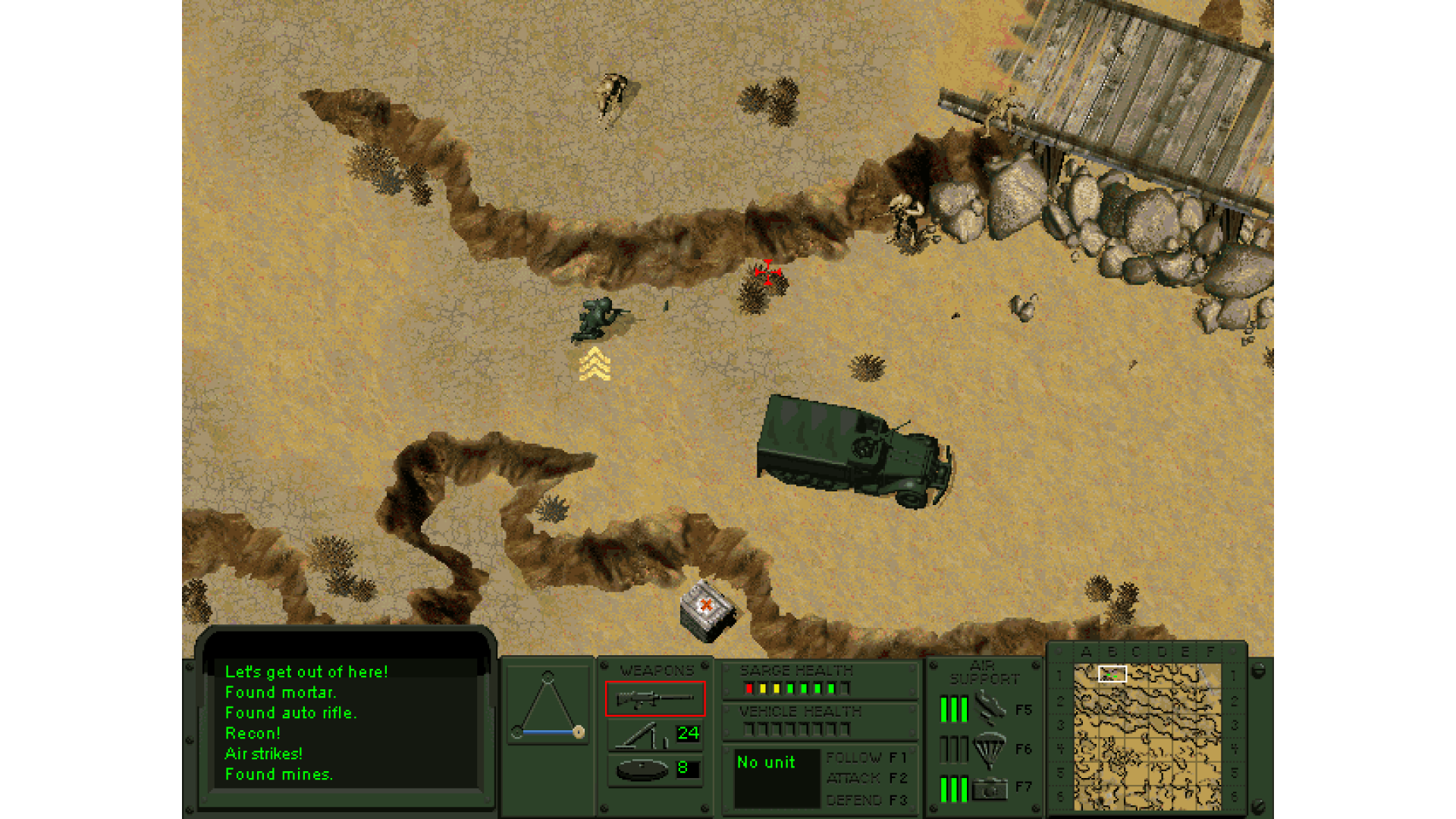Image resolution: width=1456 pixels, height=819 pixels.
Task: Click the triangle formation indicator panel
Action: 548,706
